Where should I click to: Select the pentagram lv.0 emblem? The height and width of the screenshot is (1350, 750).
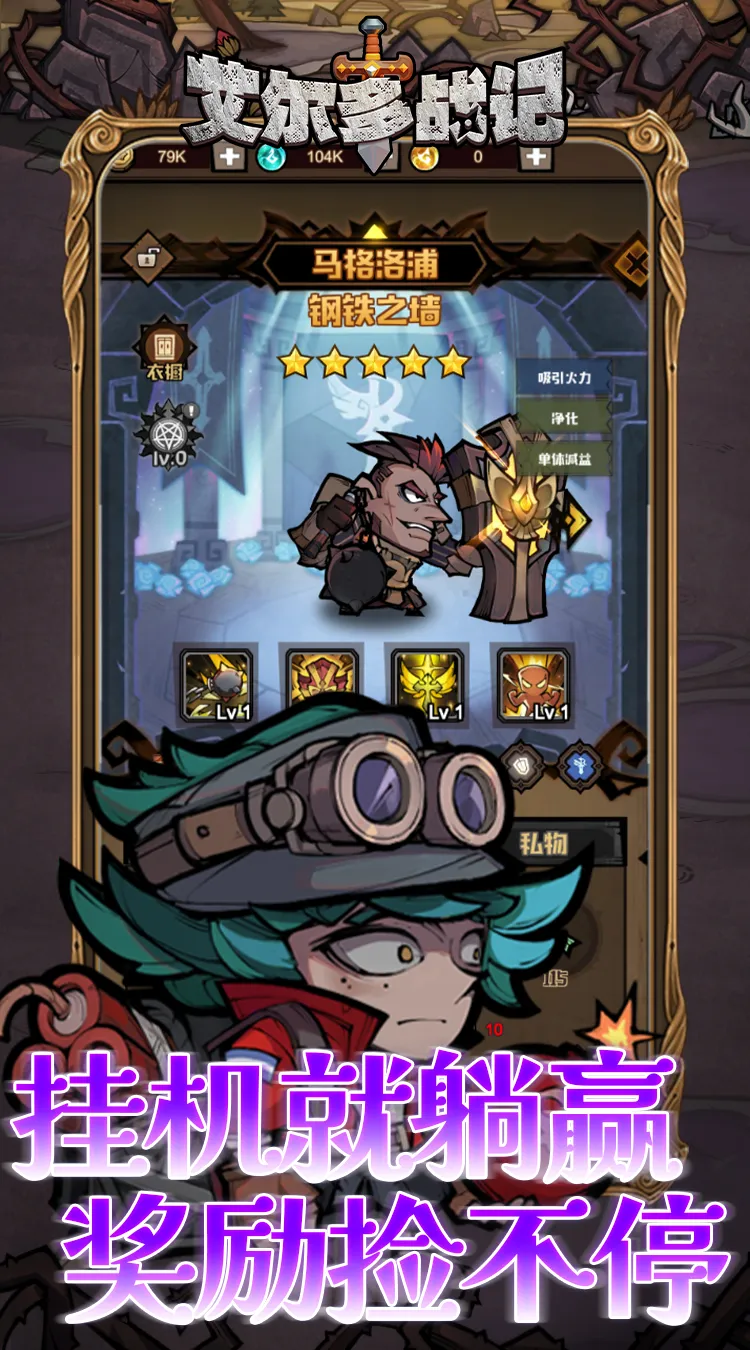pyautogui.click(x=165, y=433)
